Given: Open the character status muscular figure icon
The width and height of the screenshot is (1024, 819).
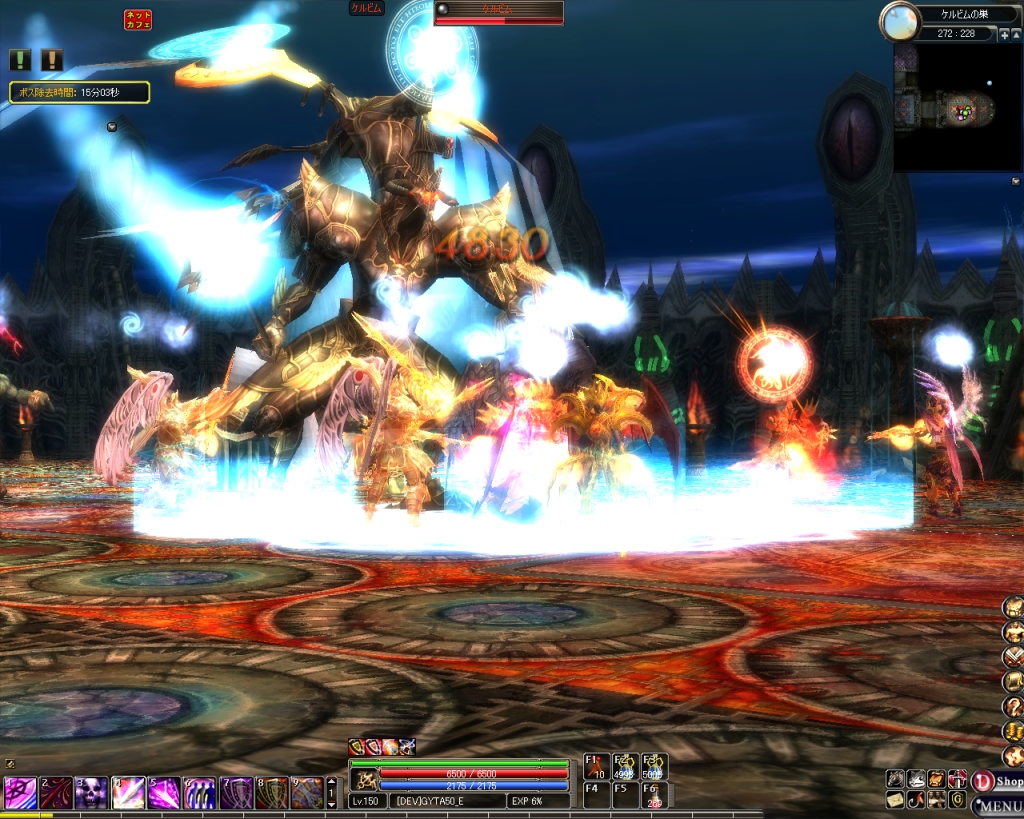Looking at the screenshot, I should click(x=1013, y=632).
